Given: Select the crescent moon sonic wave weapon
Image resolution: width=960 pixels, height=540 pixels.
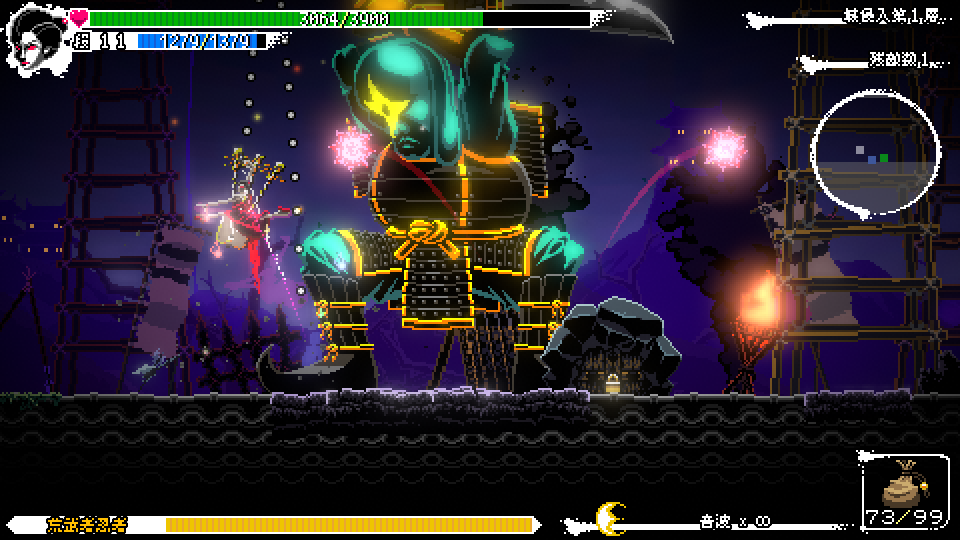Looking at the screenshot, I should click(x=609, y=518).
